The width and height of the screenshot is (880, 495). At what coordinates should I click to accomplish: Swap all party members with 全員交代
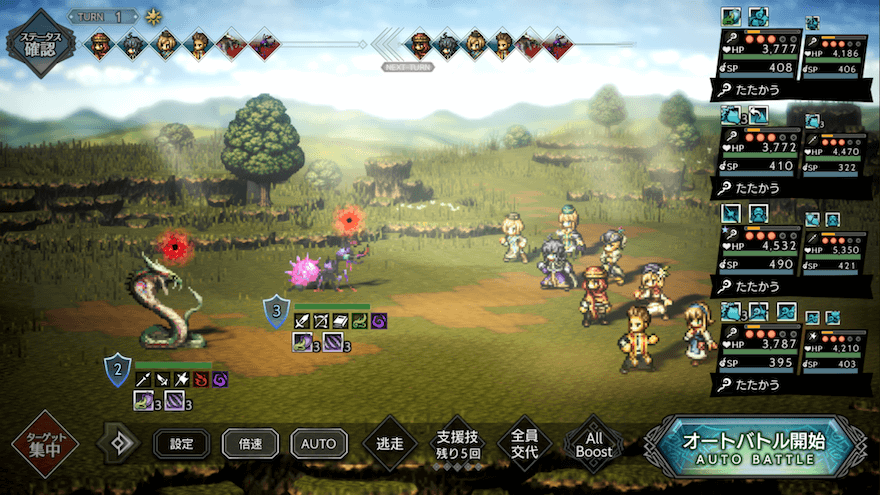524,443
